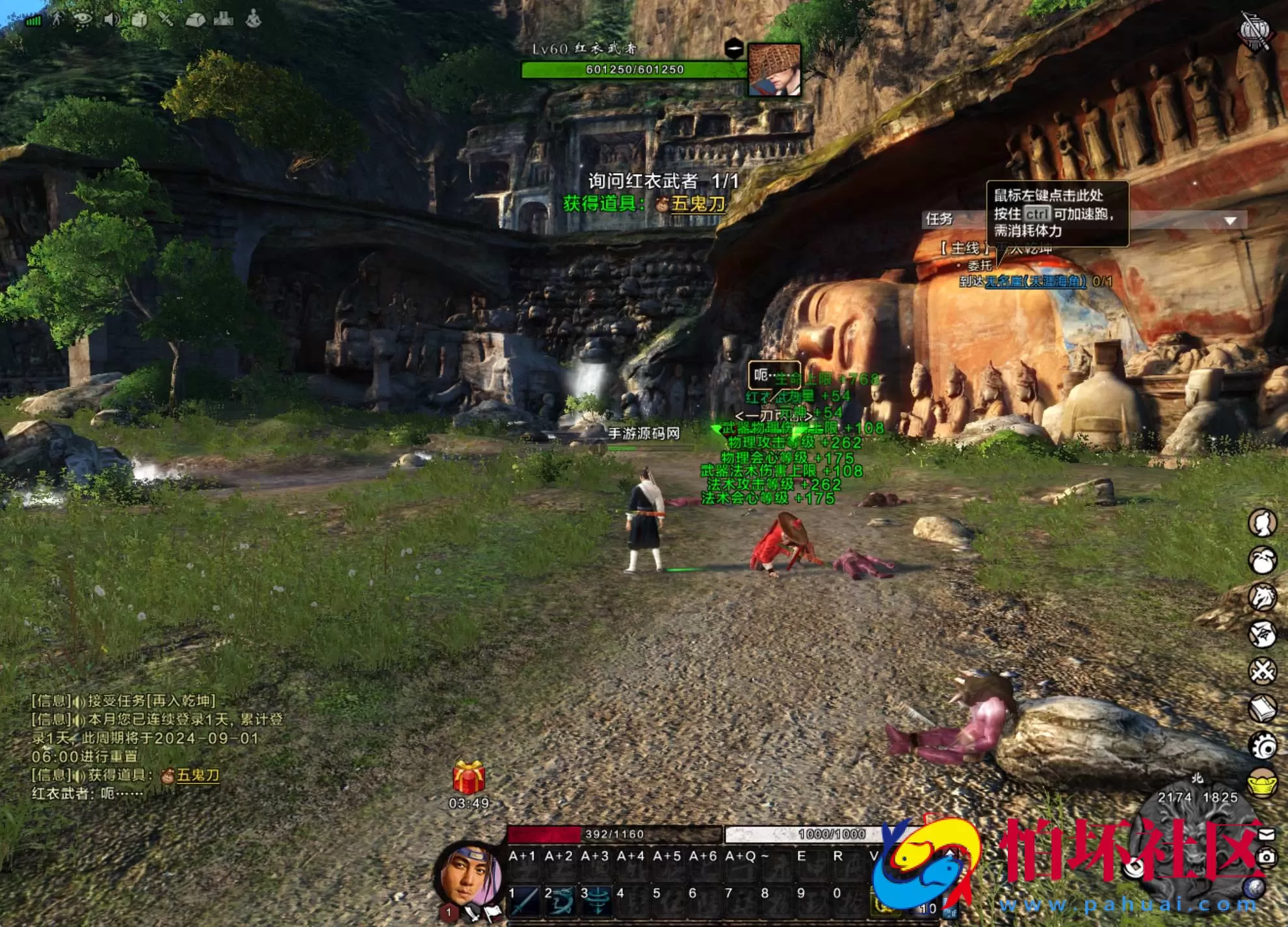Toggle the speaker sound icon
This screenshot has width=1288, height=927.
[111, 20]
